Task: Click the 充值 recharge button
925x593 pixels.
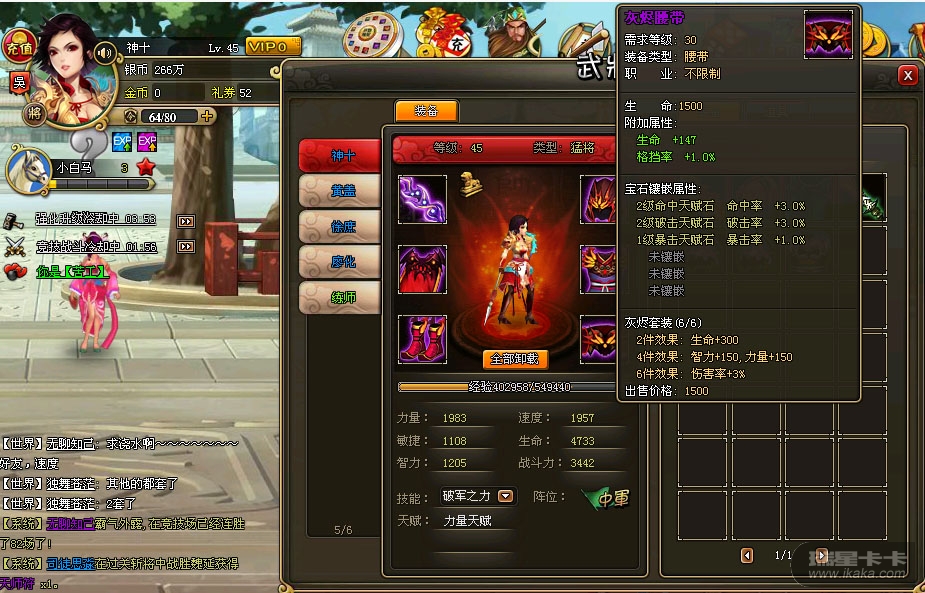Action: pyautogui.click(x=17, y=47)
